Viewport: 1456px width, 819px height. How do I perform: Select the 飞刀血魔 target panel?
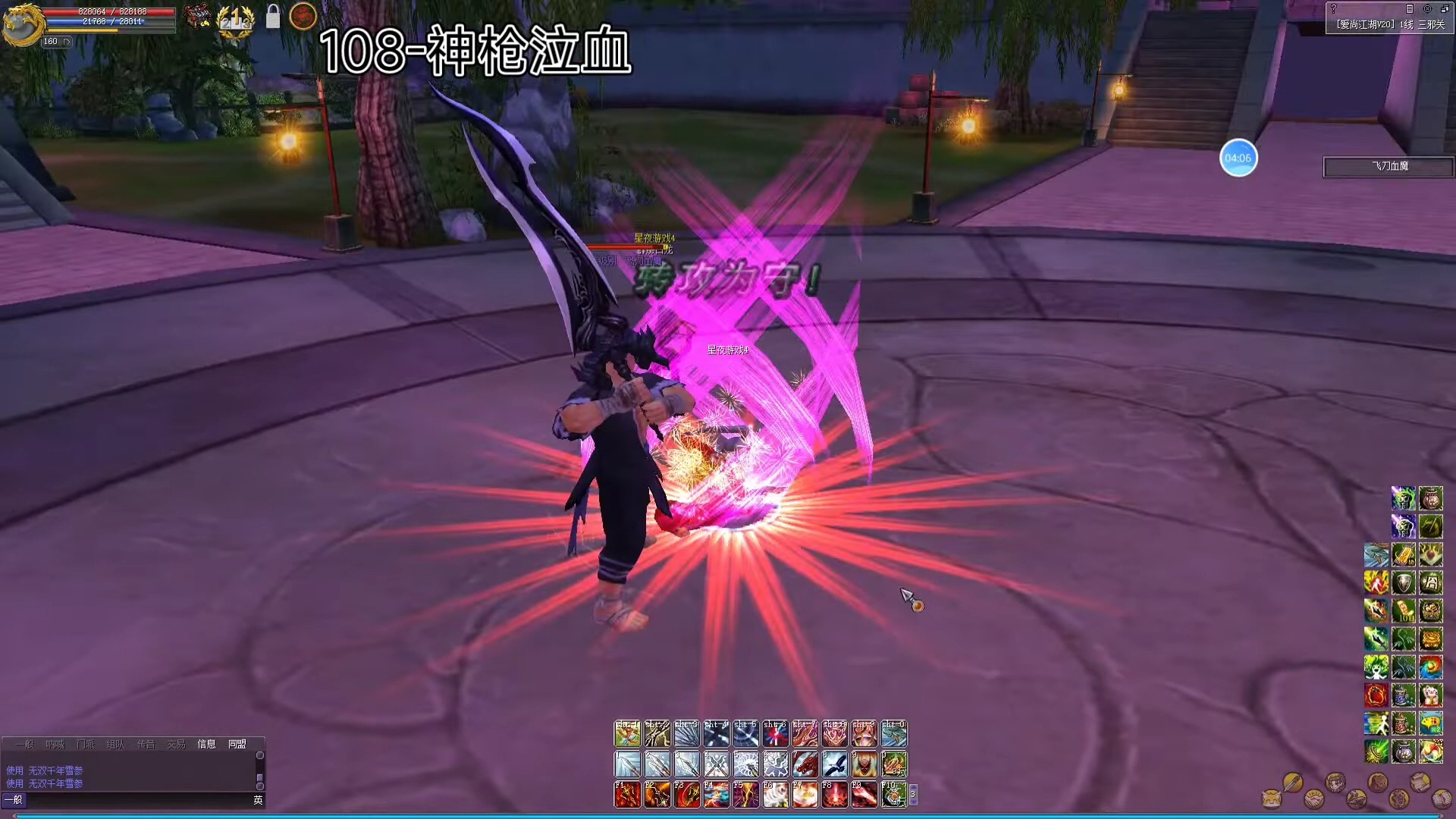tap(1389, 167)
